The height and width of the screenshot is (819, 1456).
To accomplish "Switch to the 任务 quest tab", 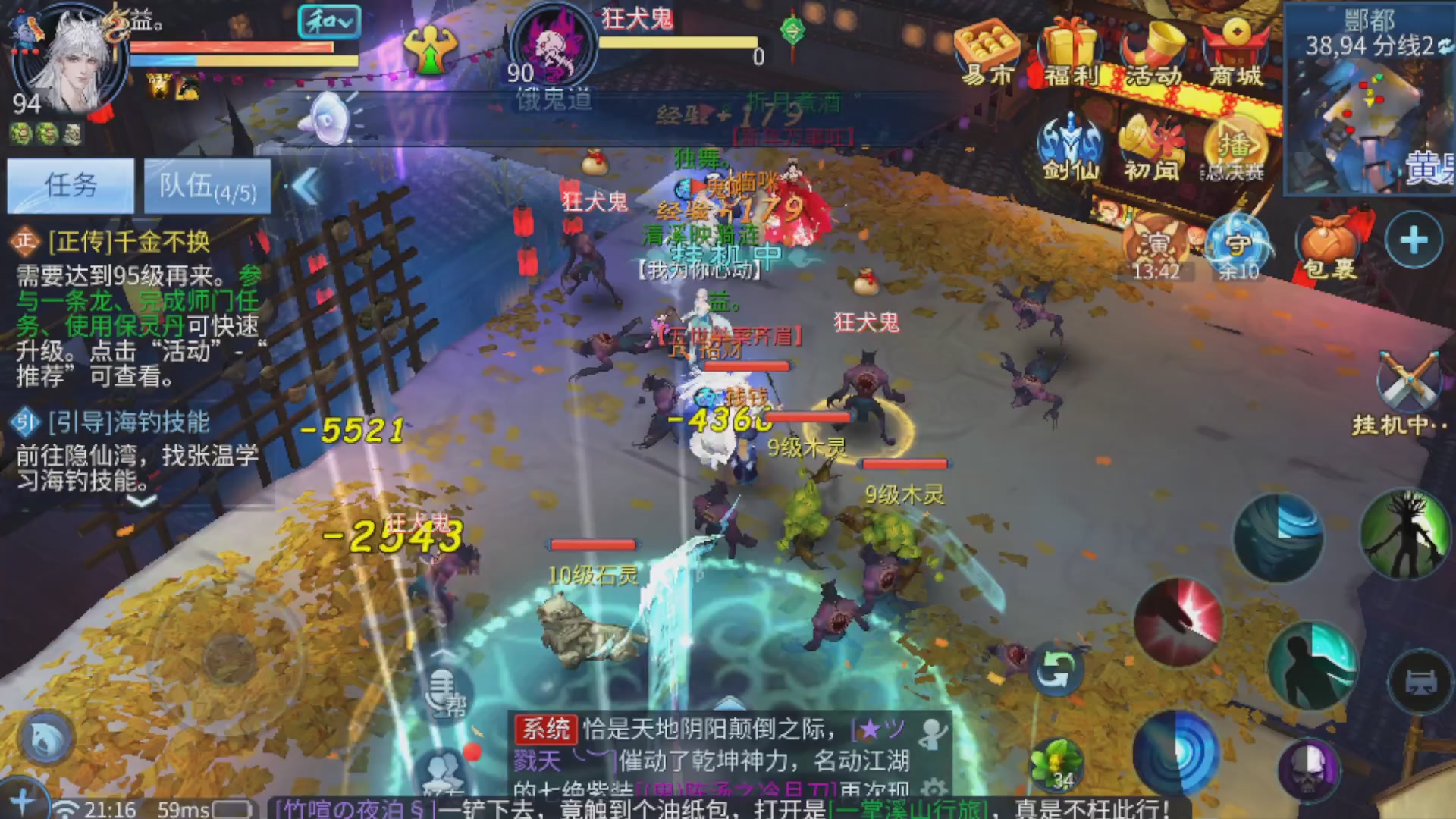I will tap(70, 184).
